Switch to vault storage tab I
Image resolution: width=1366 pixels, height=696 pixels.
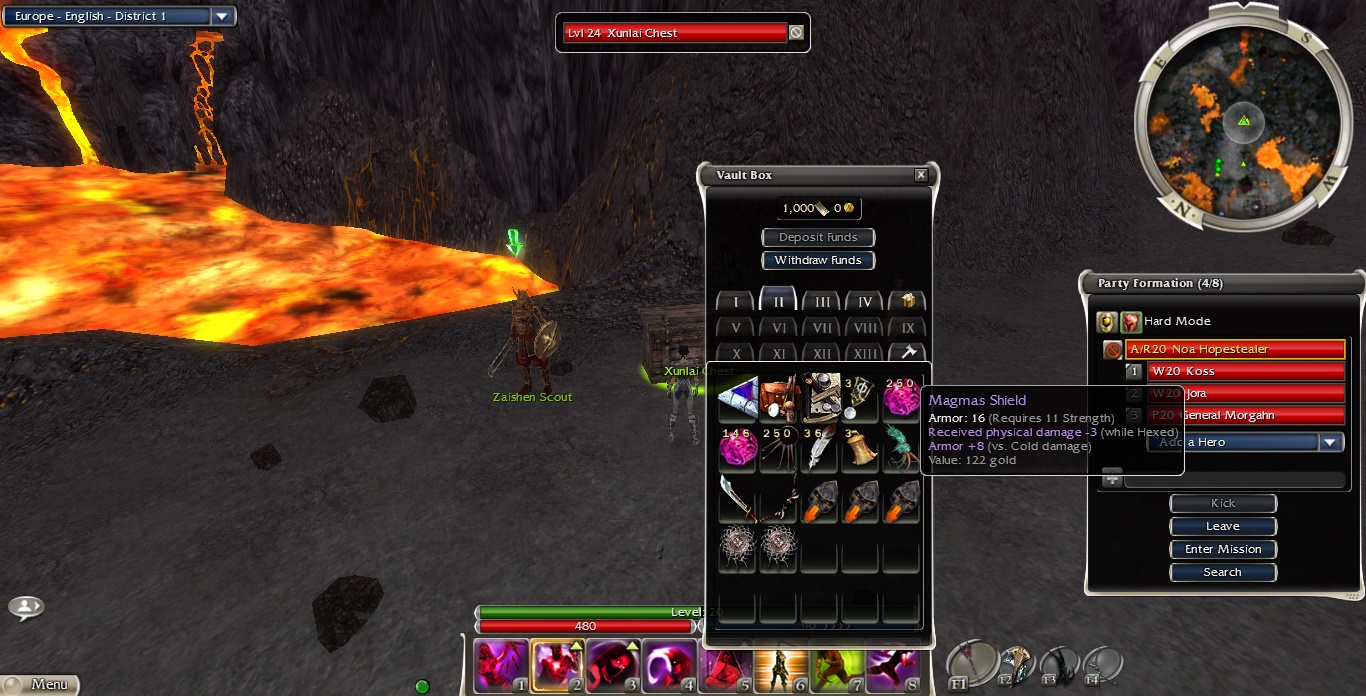click(x=736, y=302)
